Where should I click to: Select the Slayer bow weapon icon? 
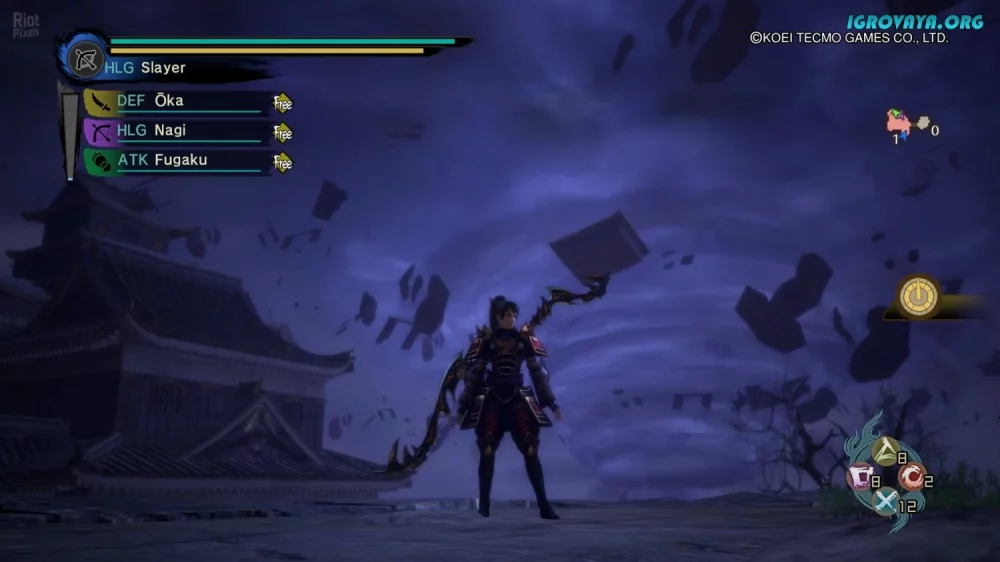tap(85, 57)
